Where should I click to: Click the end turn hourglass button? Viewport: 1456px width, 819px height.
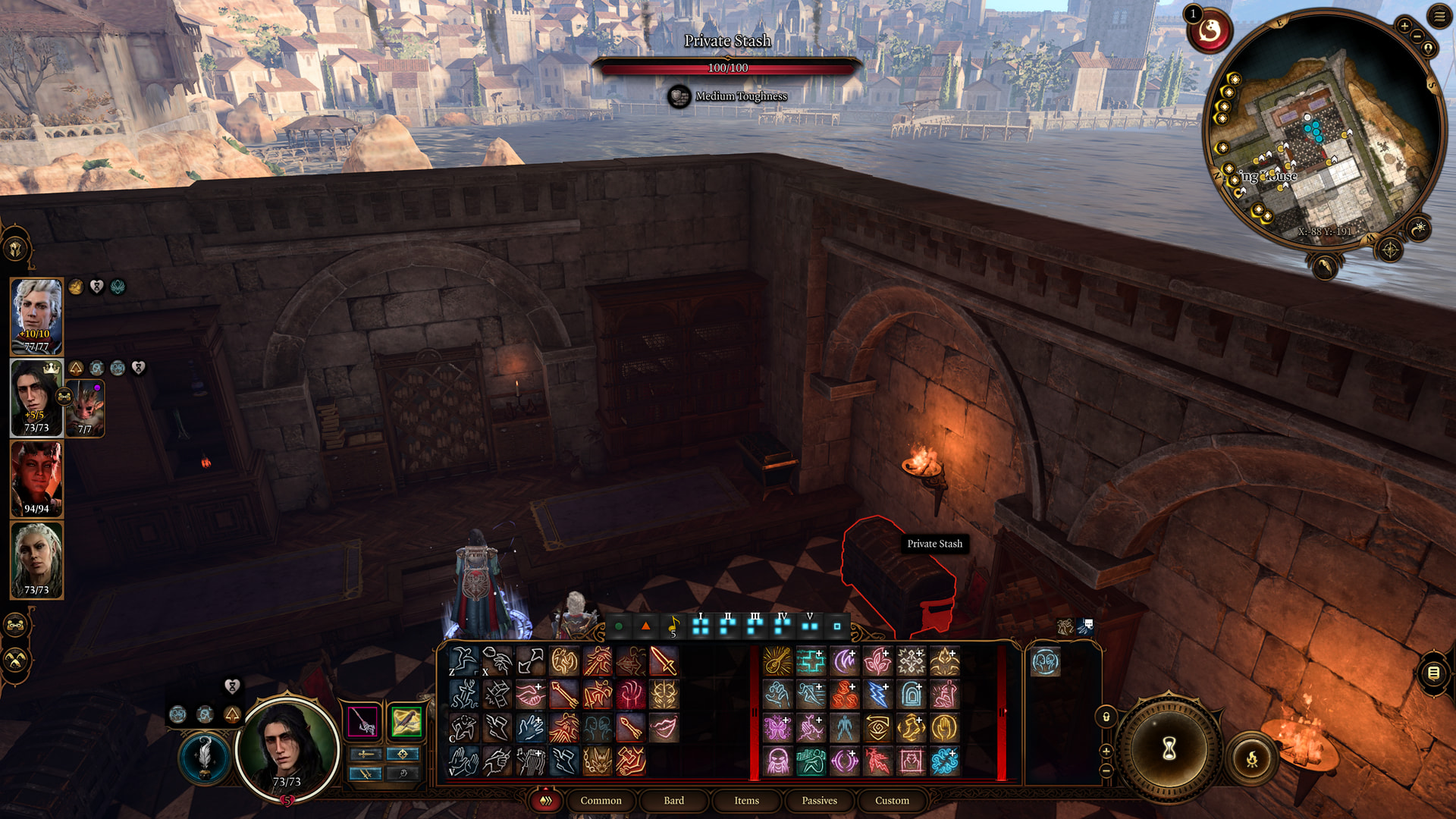pos(1169,749)
